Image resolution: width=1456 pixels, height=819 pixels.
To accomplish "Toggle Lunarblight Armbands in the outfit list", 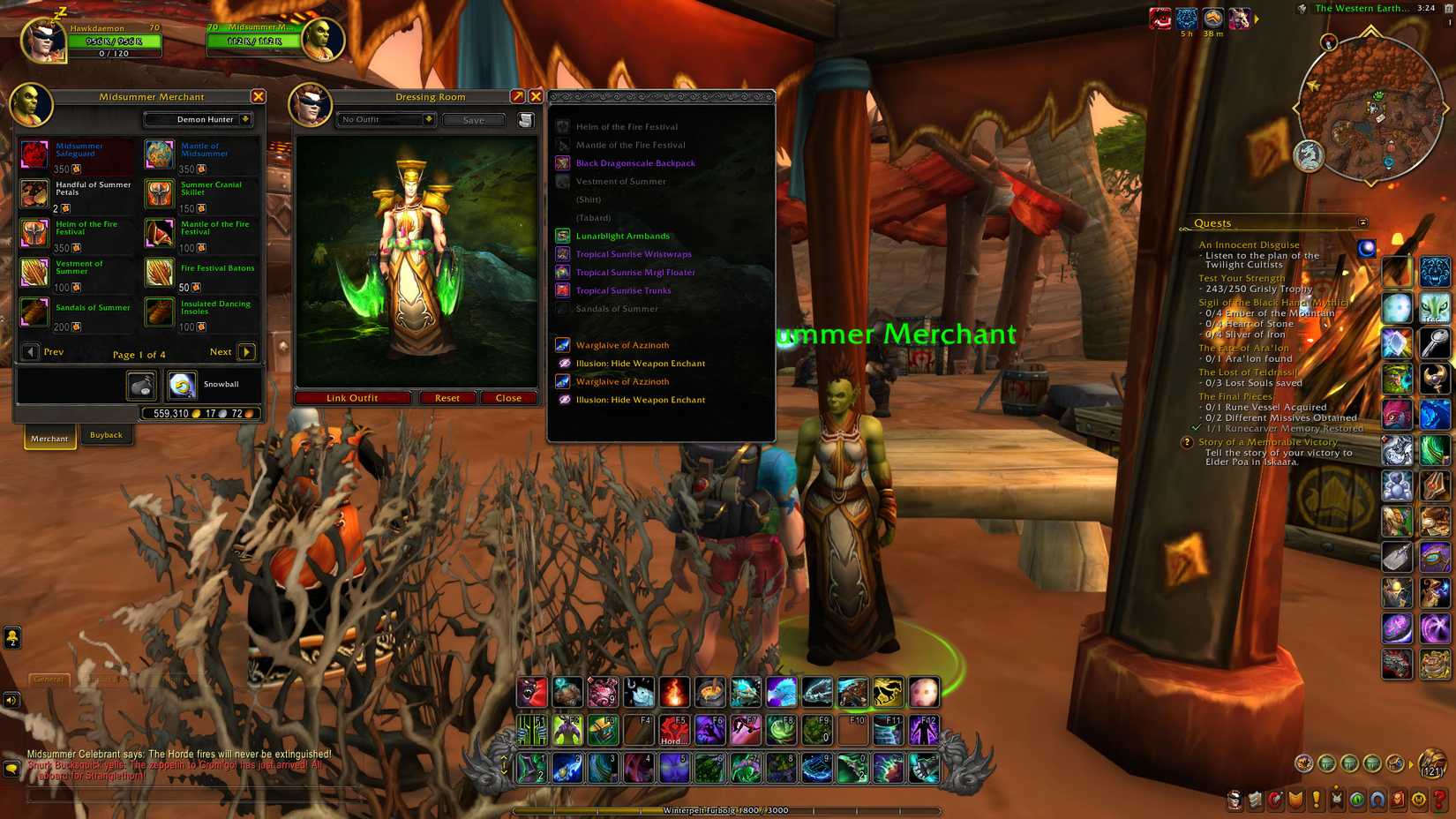I will [562, 236].
